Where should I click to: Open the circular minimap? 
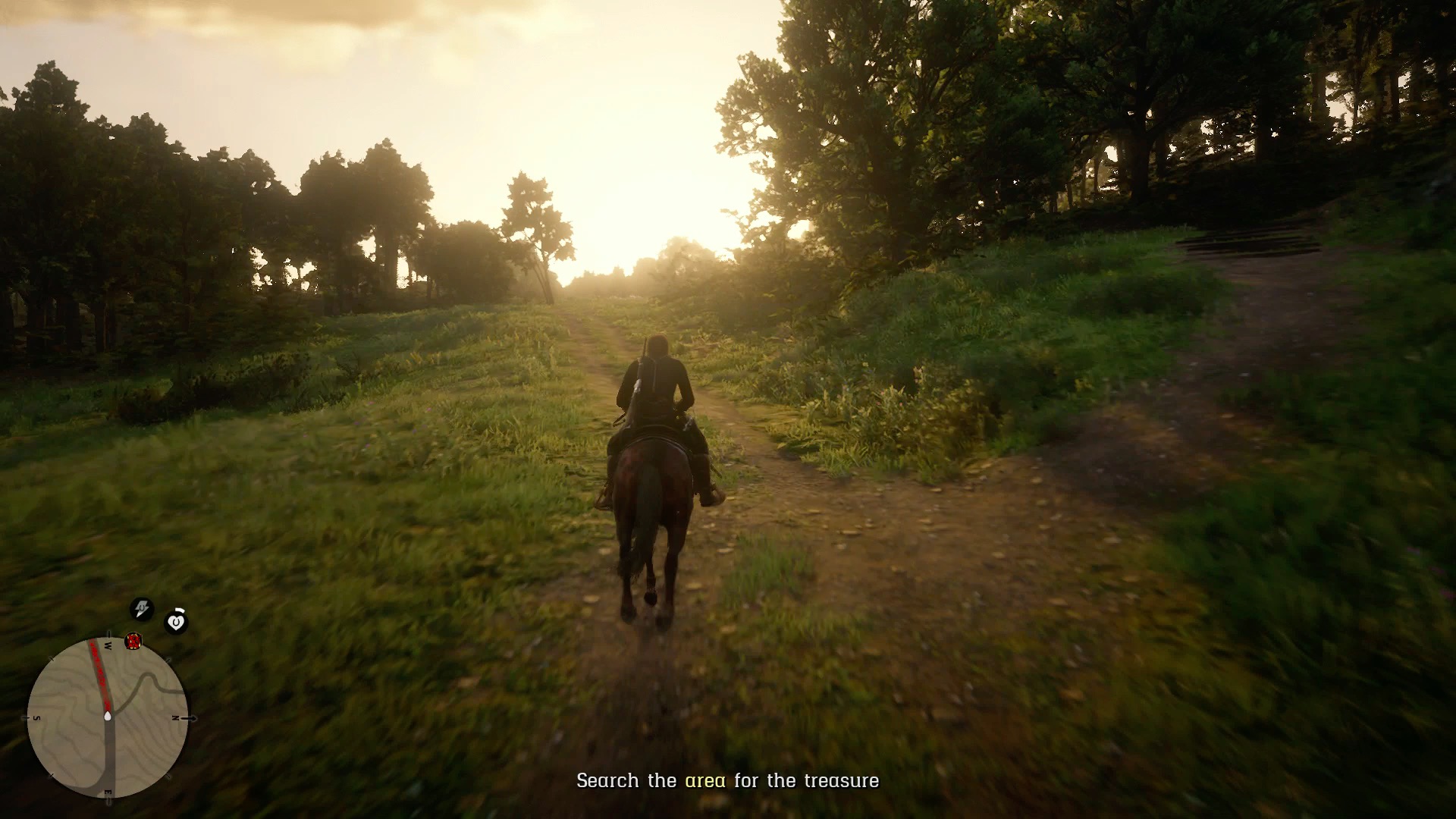pyautogui.click(x=107, y=717)
